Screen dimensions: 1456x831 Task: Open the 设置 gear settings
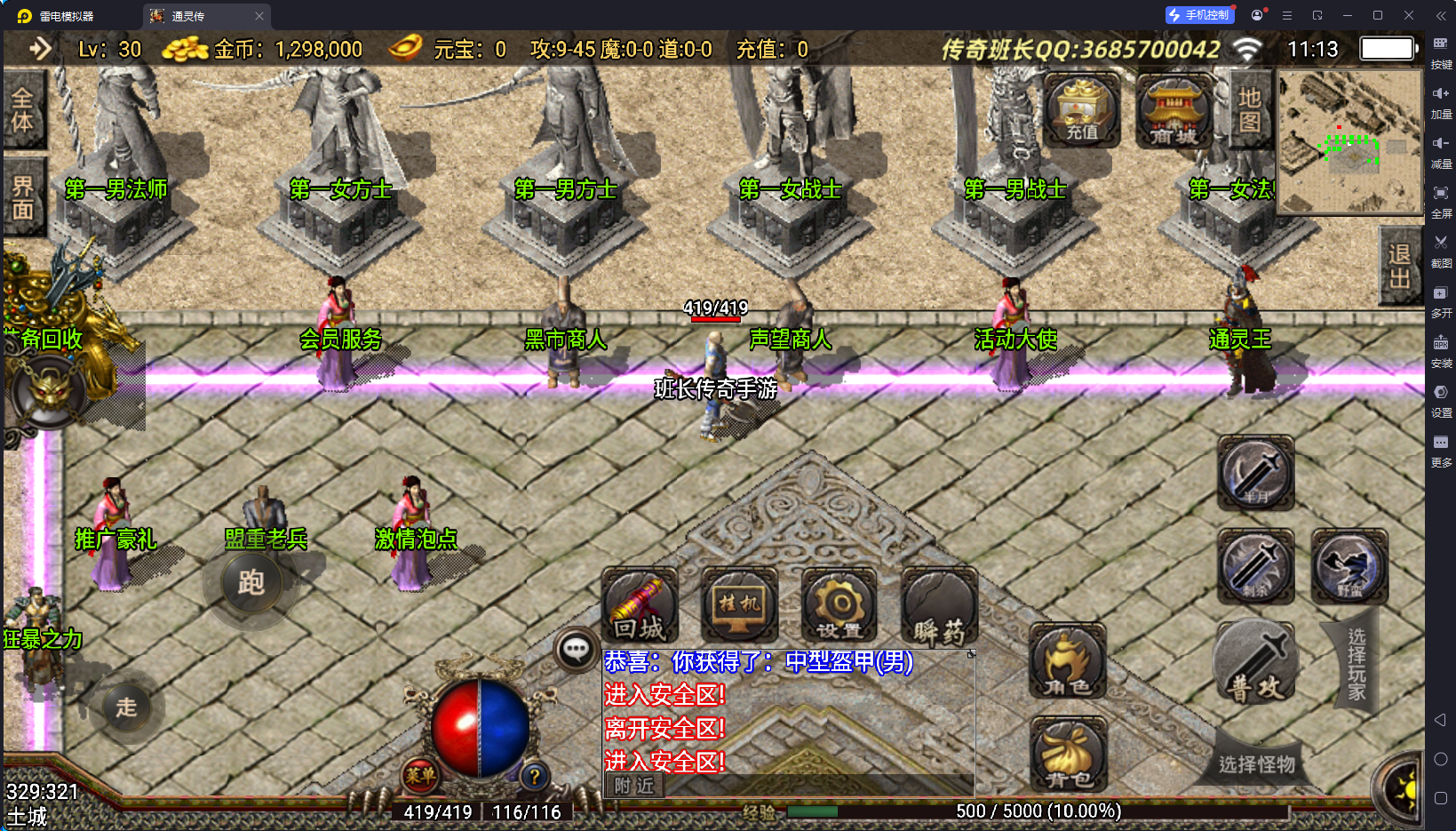pos(839,606)
